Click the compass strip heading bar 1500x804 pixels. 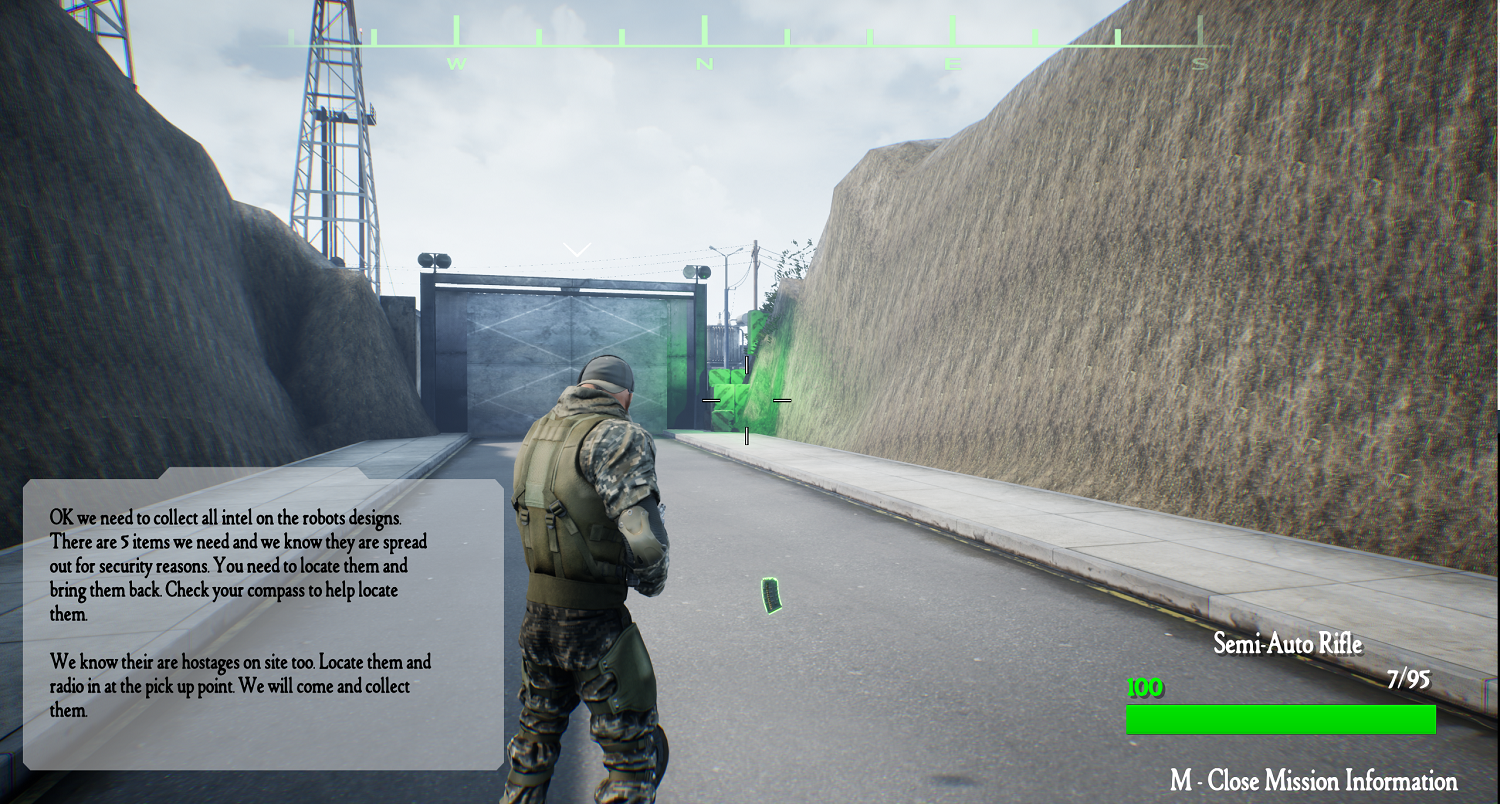(x=745, y=44)
